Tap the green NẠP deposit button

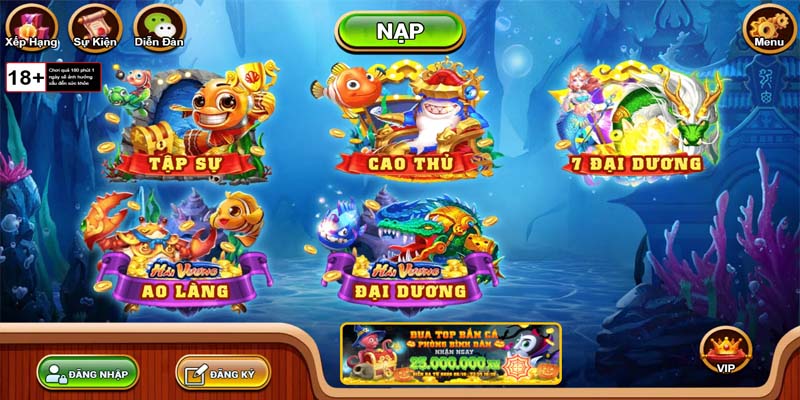click(400, 31)
